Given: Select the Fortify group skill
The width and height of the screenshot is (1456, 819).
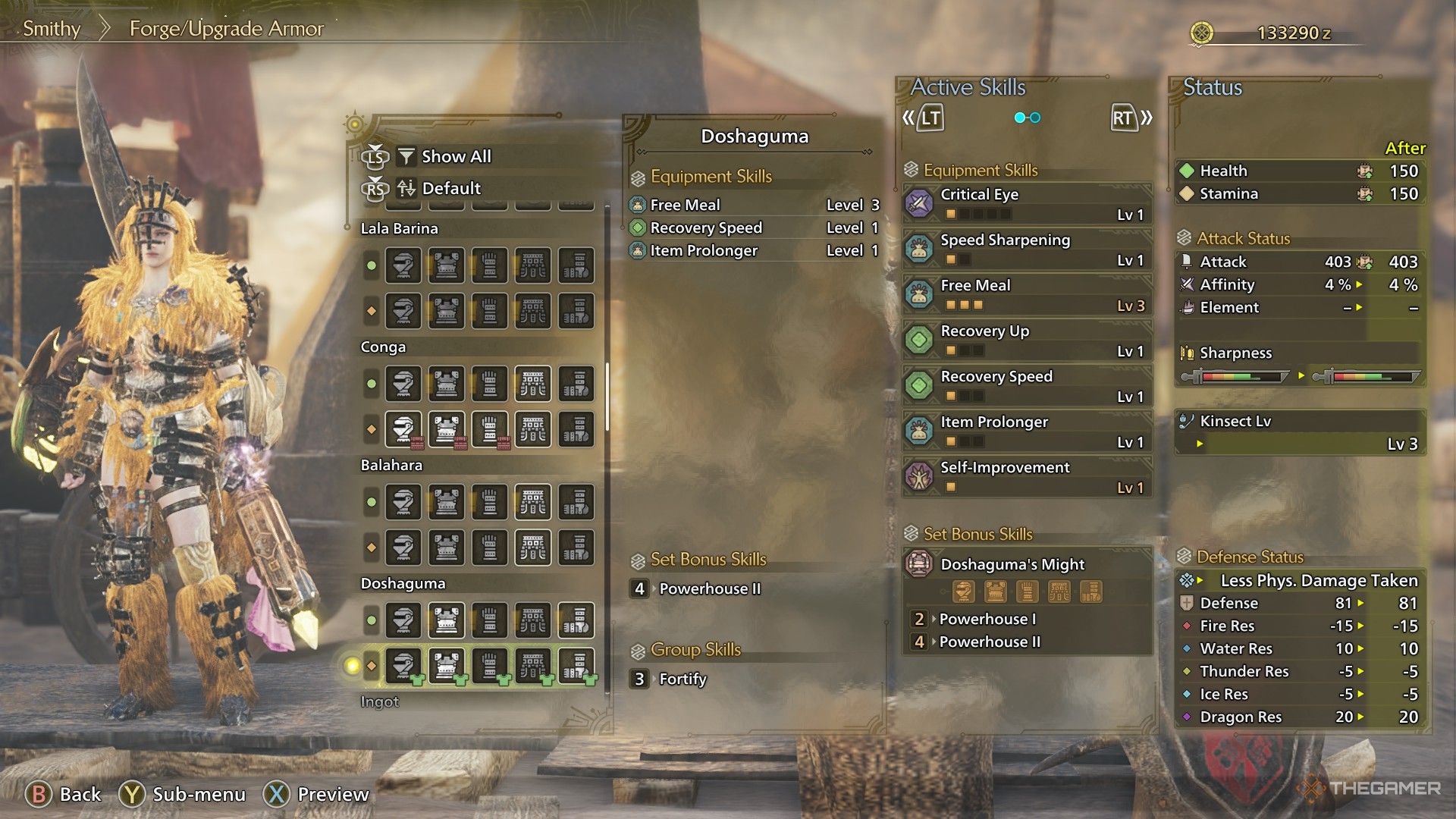Looking at the screenshot, I should tap(682, 679).
